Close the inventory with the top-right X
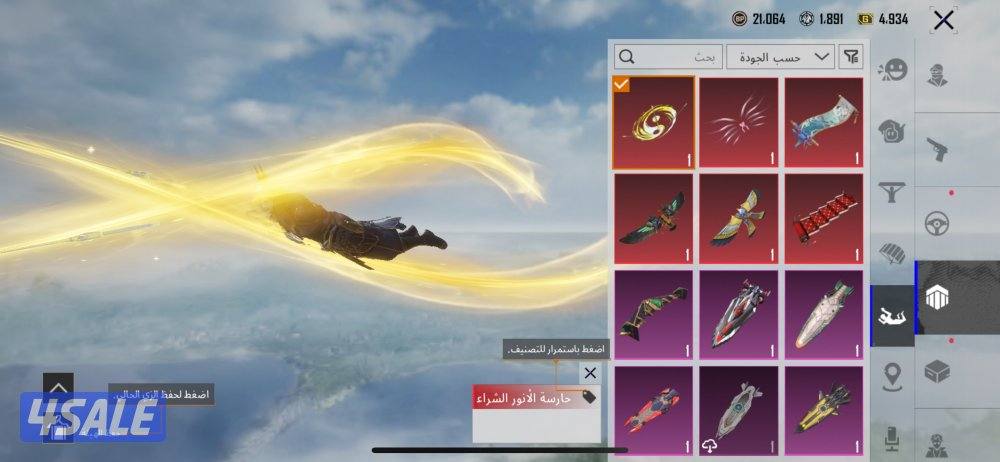The width and height of the screenshot is (1000, 462). 942,19
